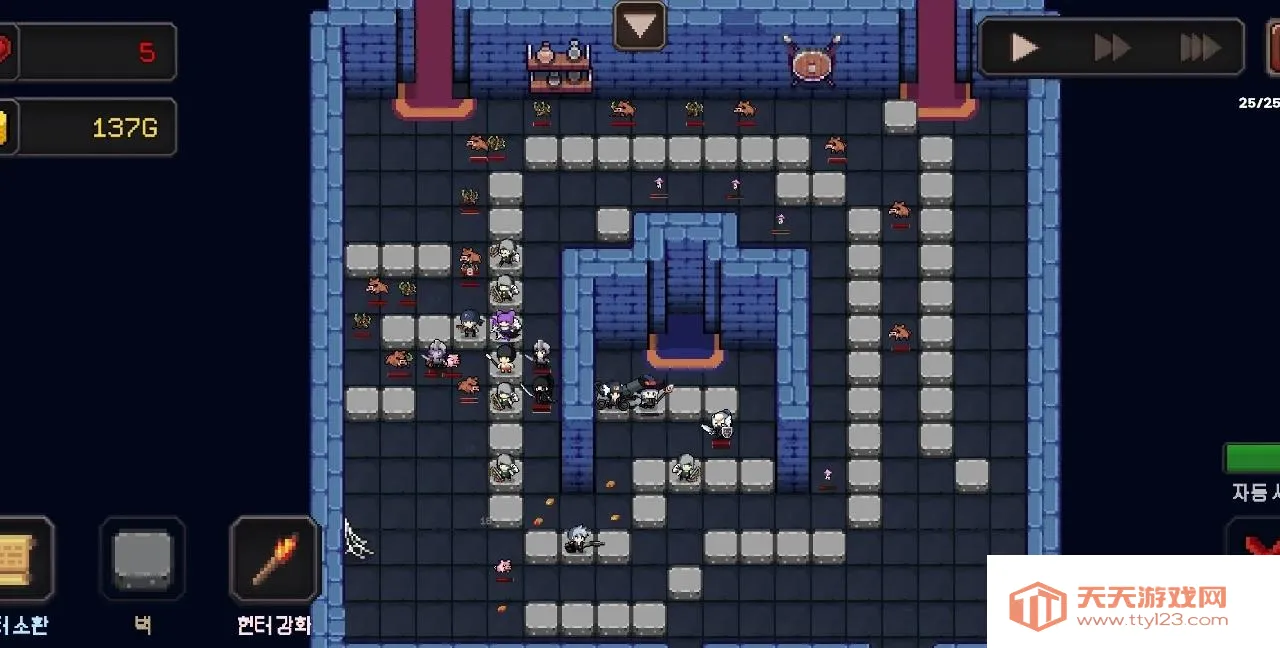Switch to triple fast-forward speed

click(1200, 47)
